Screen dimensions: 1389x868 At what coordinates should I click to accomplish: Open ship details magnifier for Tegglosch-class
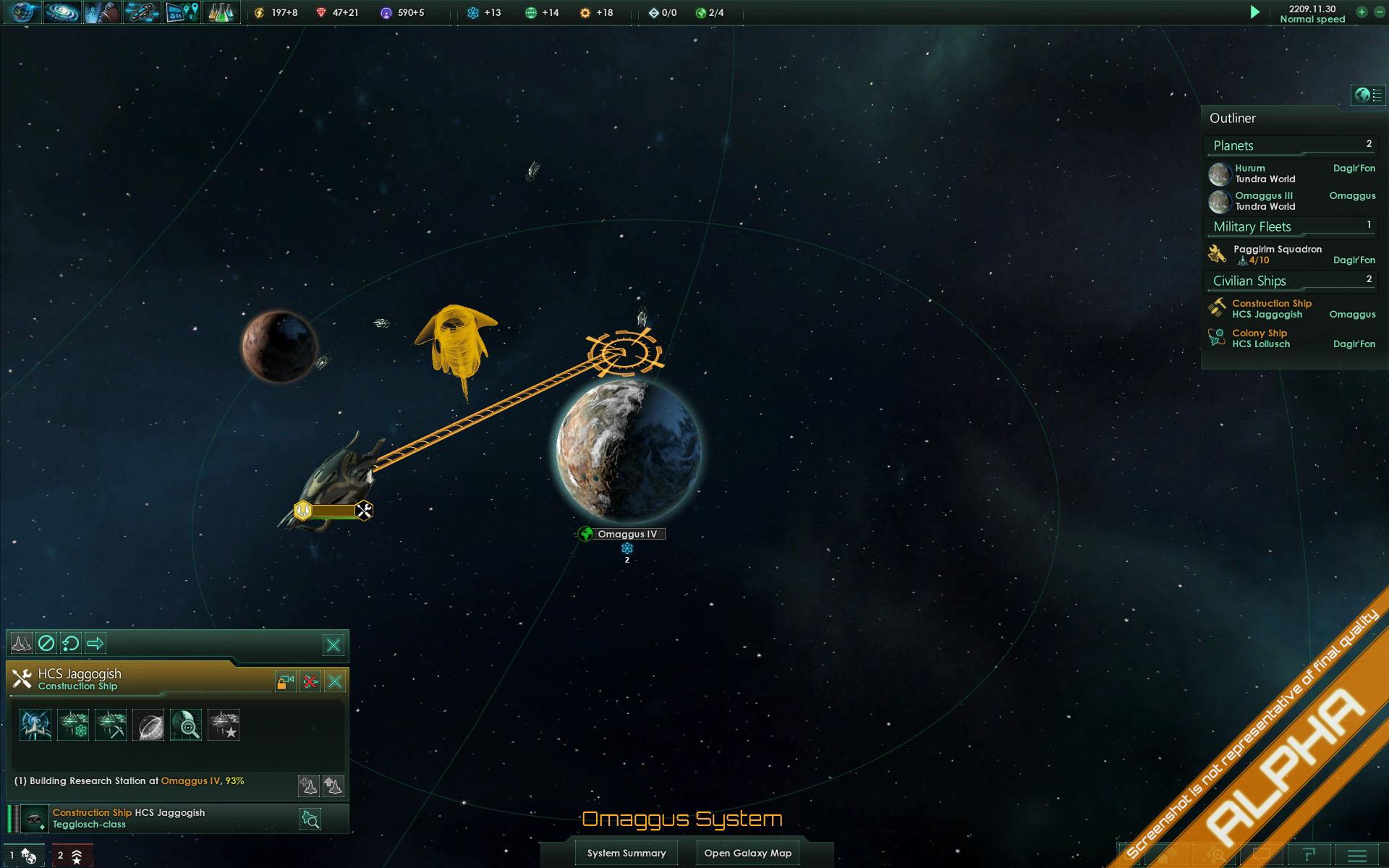tap(310, 819)
